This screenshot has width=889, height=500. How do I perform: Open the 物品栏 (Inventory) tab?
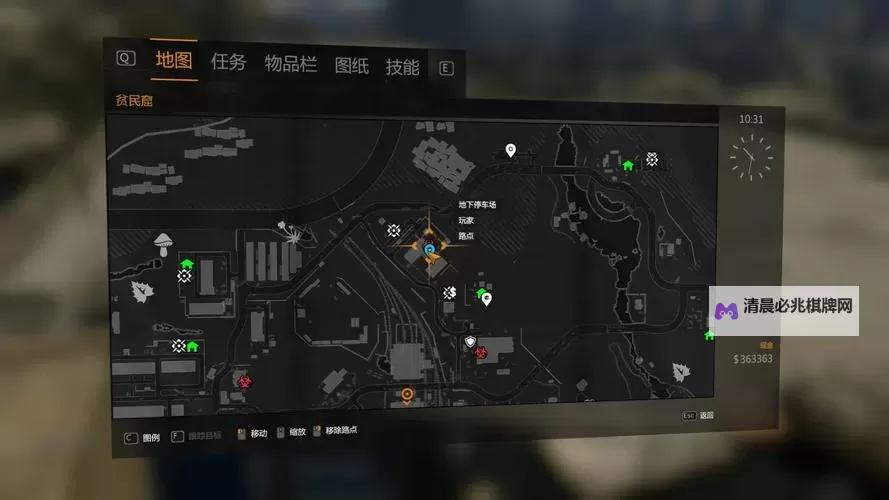coord(290,65)
